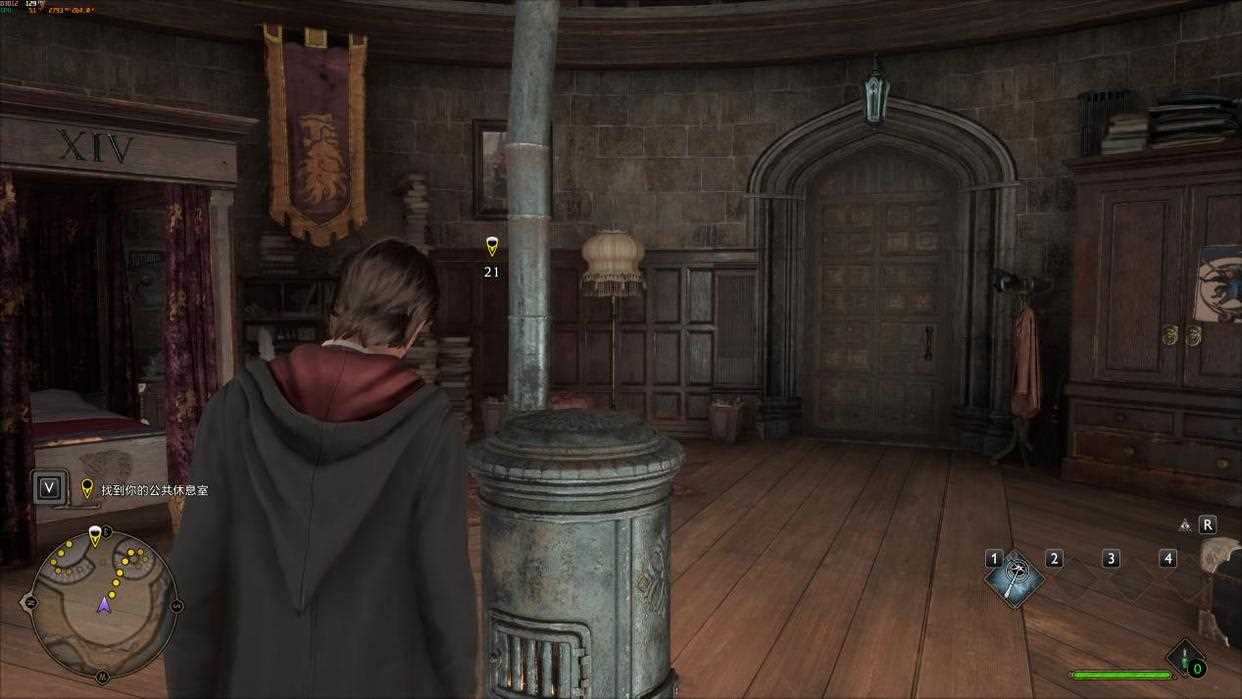Viewport: 1242px width, 699px height.
Task: Click the yellow waypoint marker labeled 21
Action: point(491,246)
